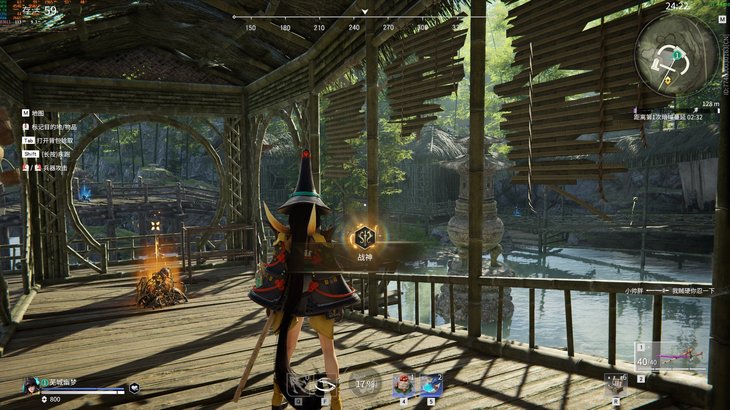Open the circular minimap

676,55
